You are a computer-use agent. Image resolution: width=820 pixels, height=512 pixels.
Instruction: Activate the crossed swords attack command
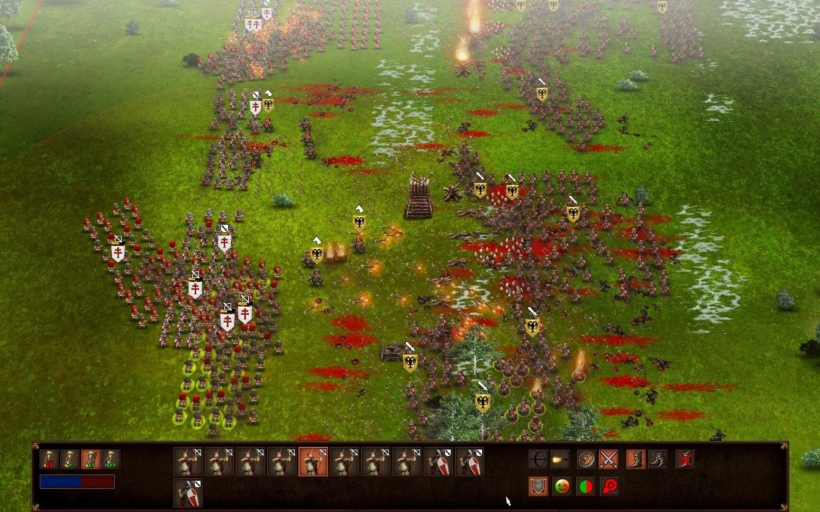point(608,459)
